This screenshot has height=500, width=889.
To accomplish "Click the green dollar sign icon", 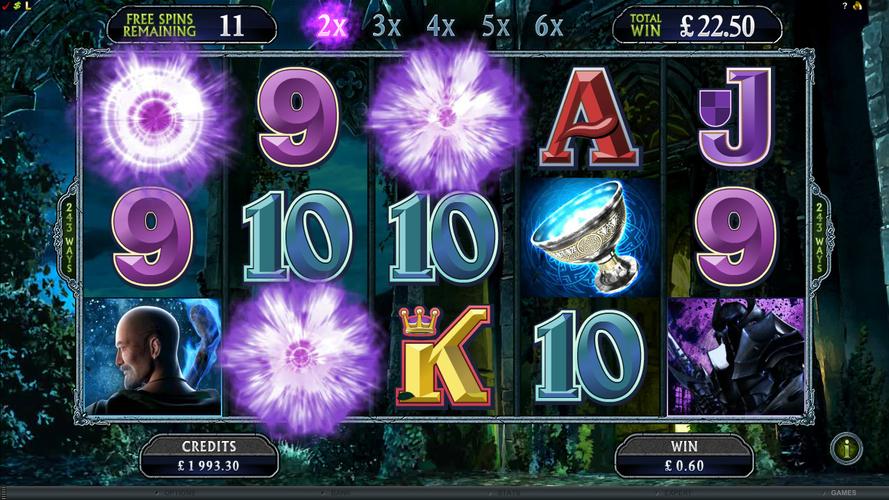I will pos(17,5).
